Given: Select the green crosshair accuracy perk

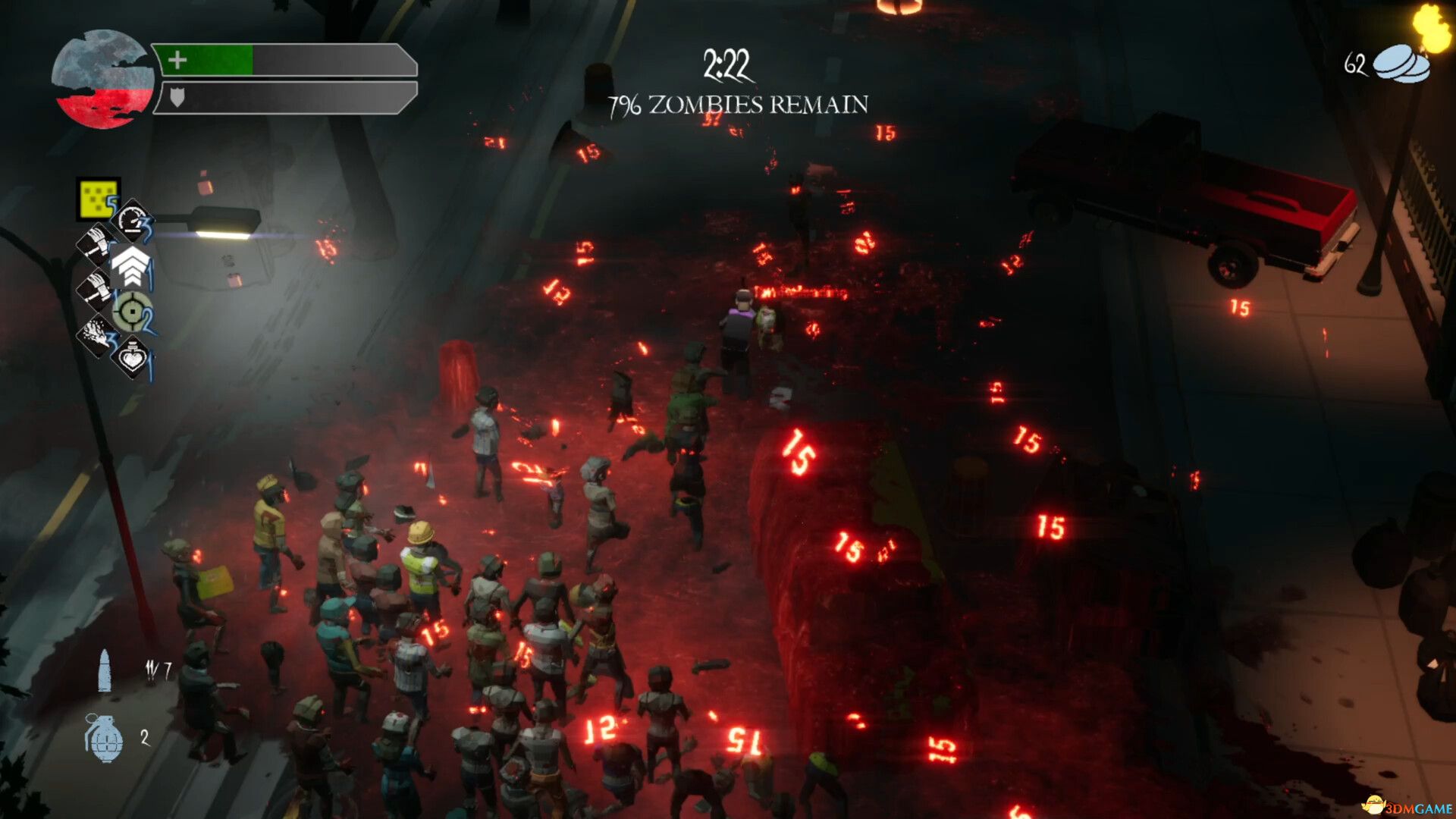Looking at the screenshot, I should pos(132,312).
